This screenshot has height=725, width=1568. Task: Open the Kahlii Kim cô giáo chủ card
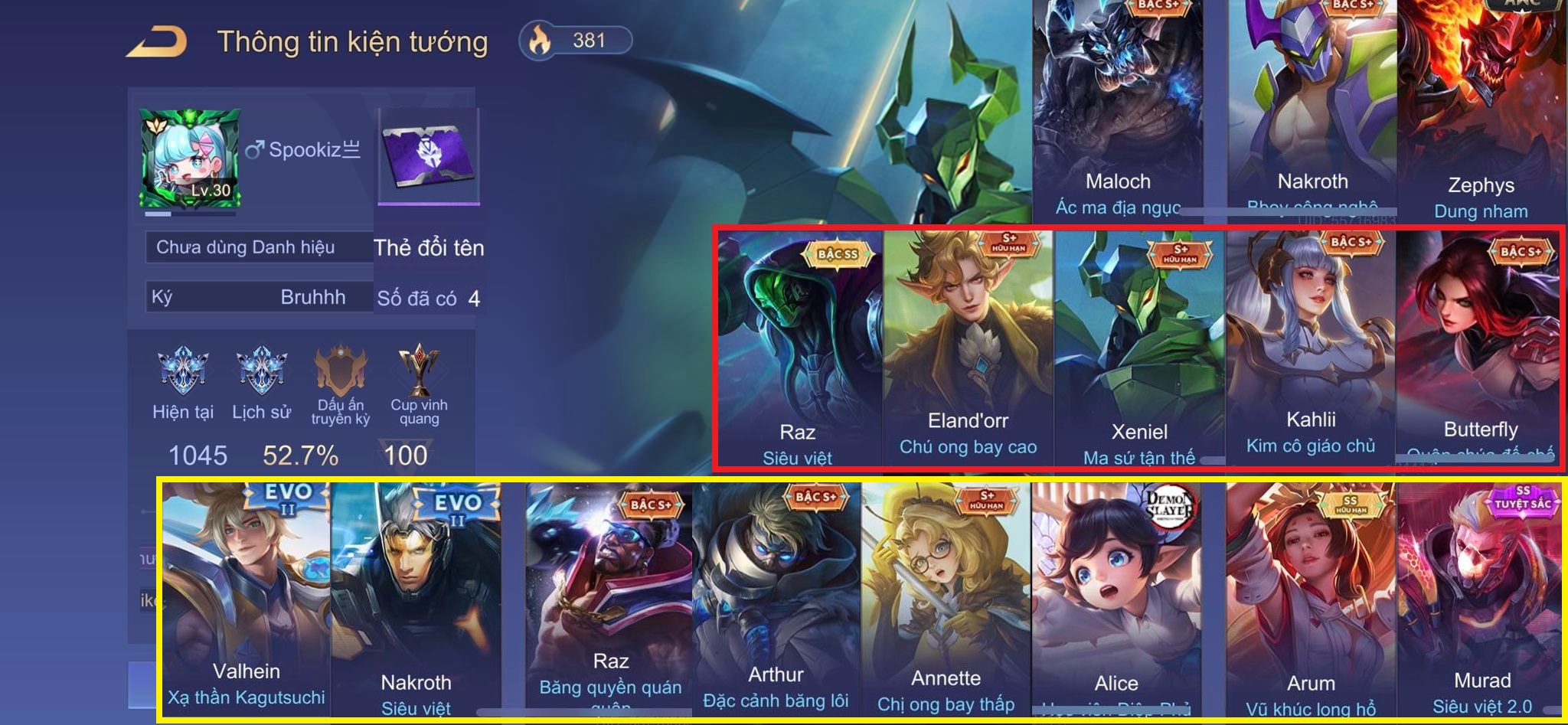click(1311, 345)
